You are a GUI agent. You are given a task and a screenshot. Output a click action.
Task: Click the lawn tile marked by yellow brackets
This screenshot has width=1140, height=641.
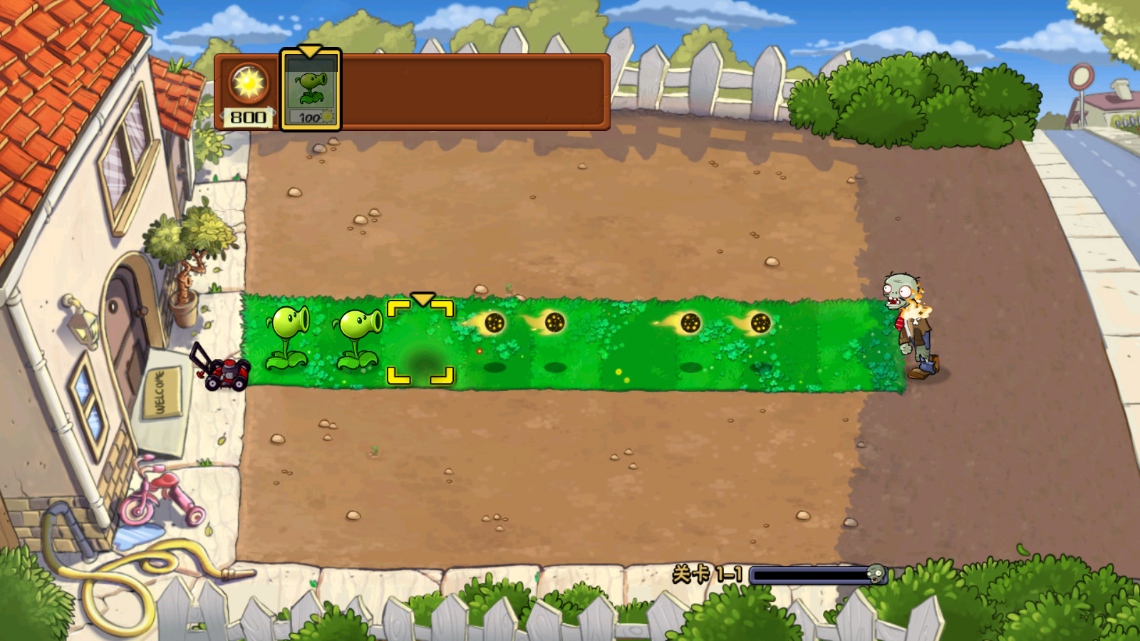click(x=421, y=342)
